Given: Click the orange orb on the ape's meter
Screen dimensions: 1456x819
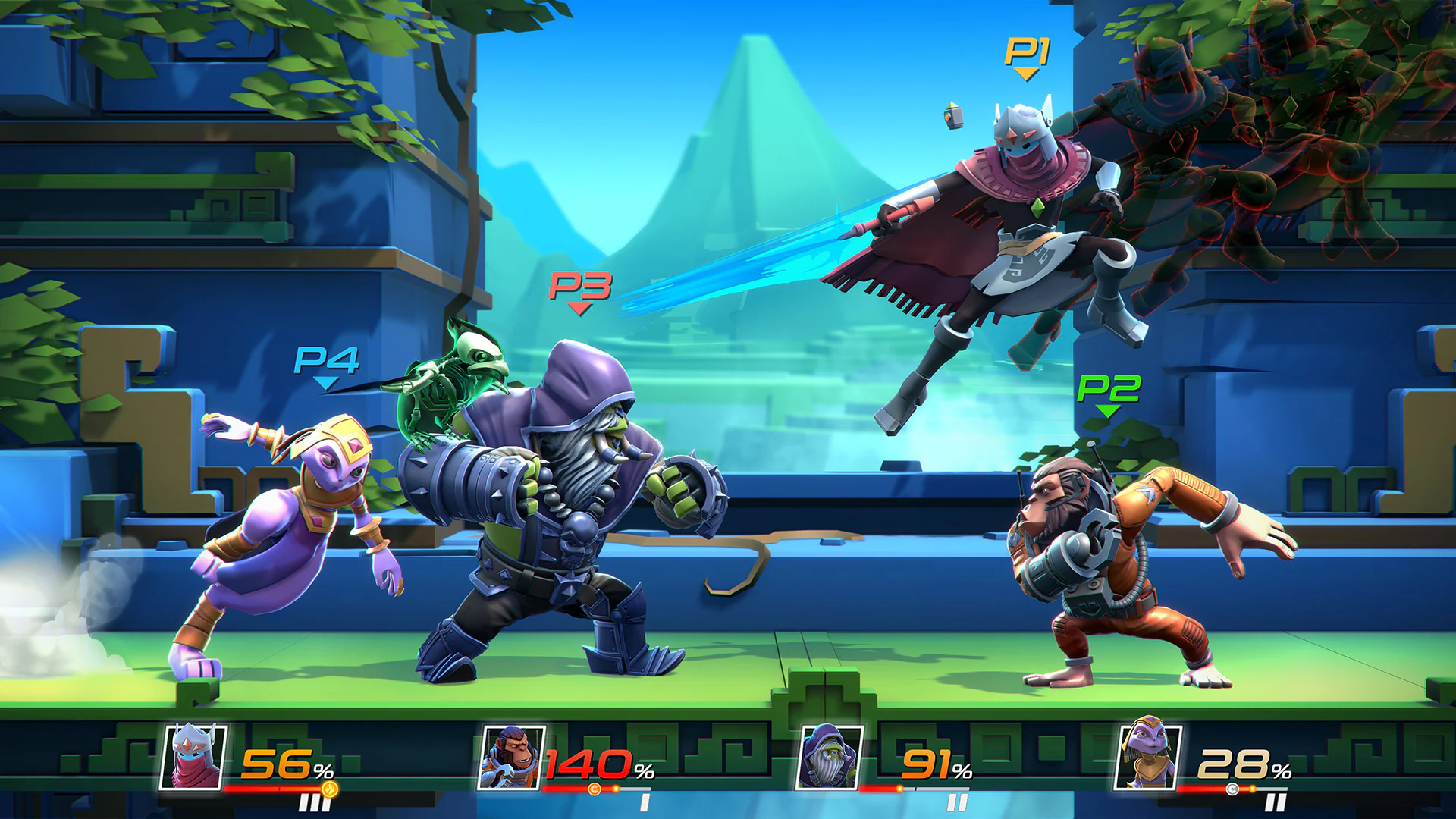Looking at the screenshot, I should pyautogui.click(x=596, y=789).
